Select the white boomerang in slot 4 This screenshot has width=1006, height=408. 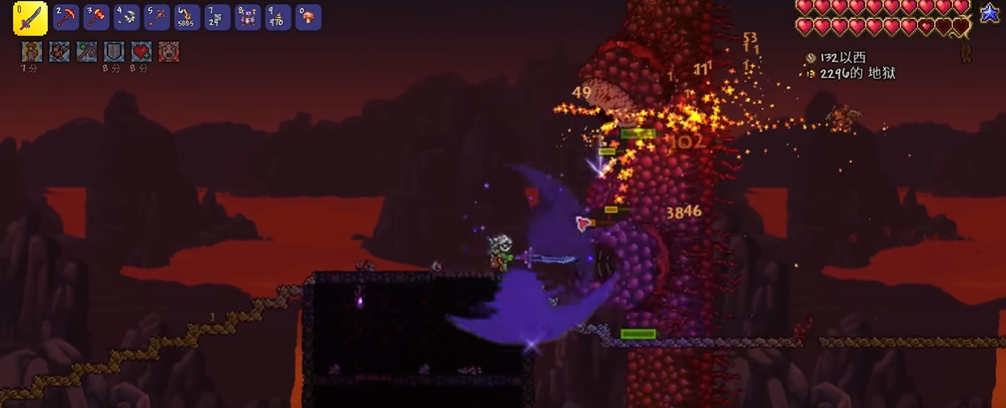pyautogui.click(x=127, y=17)
